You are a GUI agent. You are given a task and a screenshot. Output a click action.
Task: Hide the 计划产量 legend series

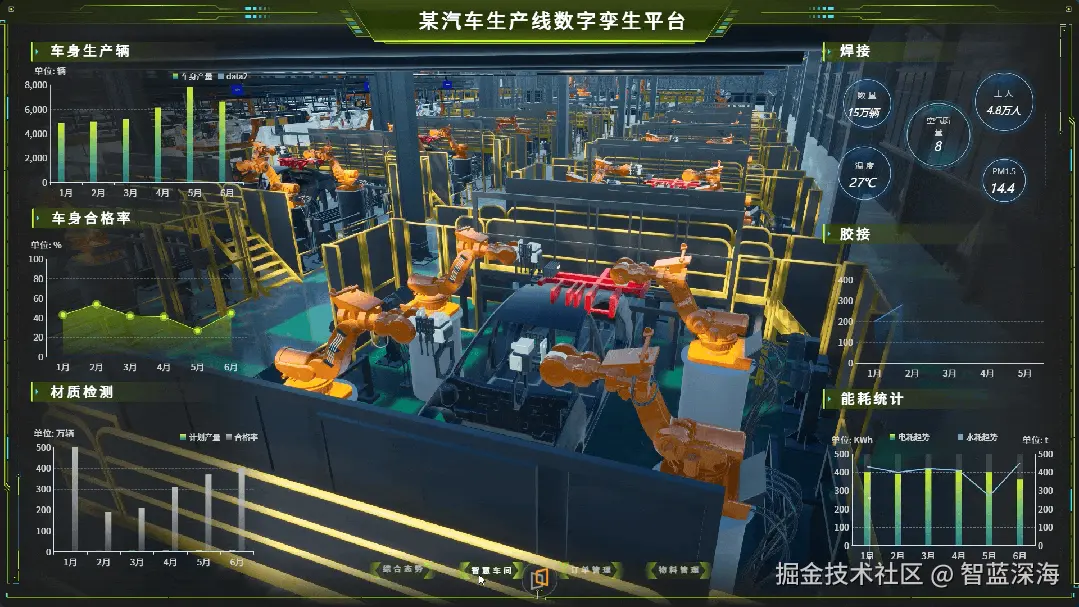click(202, 438)
